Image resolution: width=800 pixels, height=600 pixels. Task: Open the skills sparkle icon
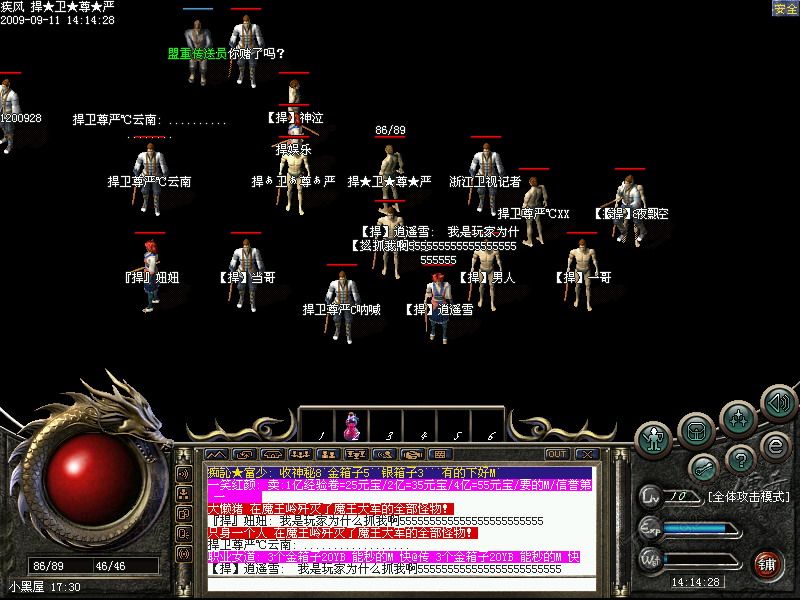pos(738,416)
